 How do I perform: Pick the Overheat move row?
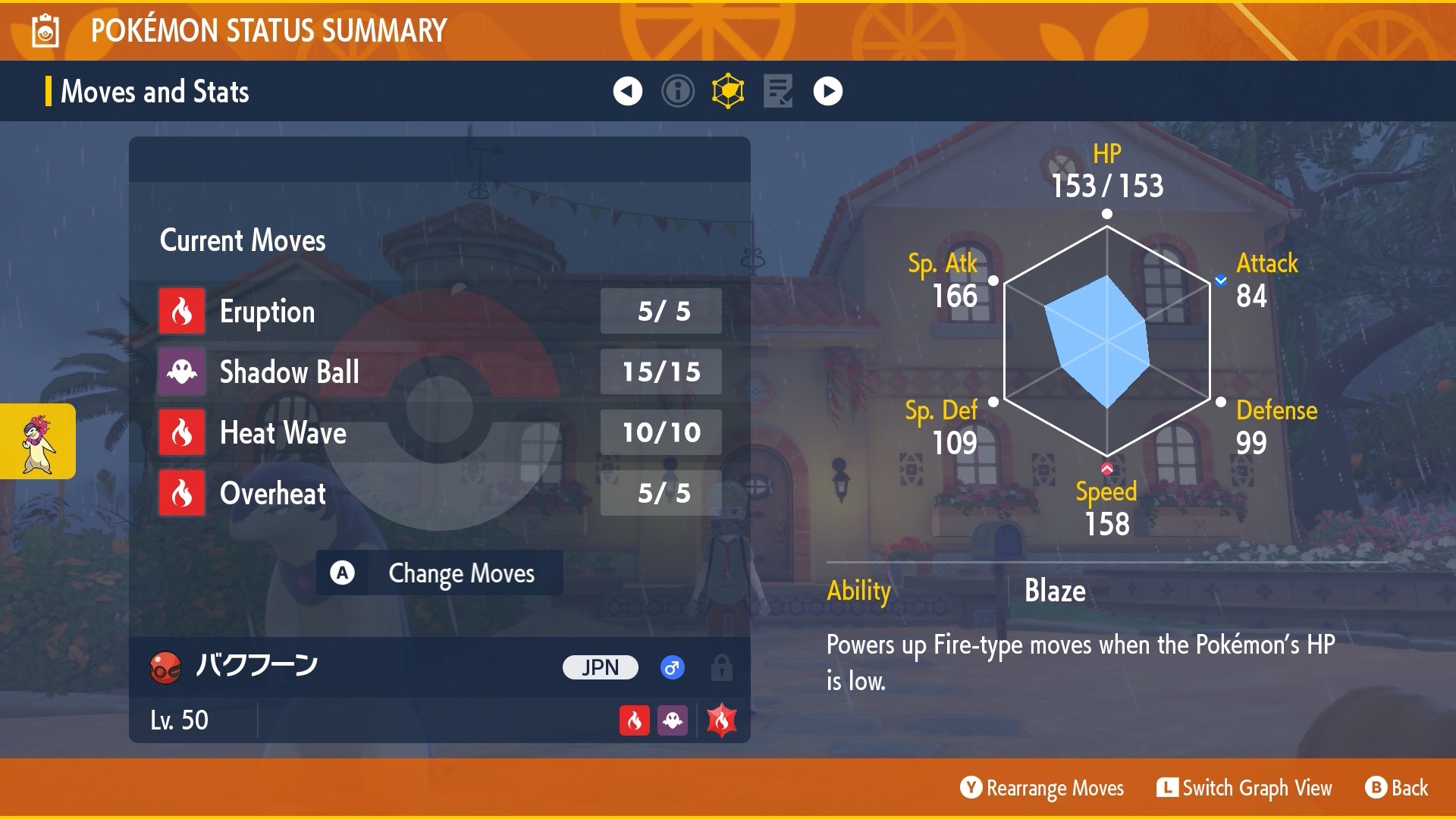[438, 493]
